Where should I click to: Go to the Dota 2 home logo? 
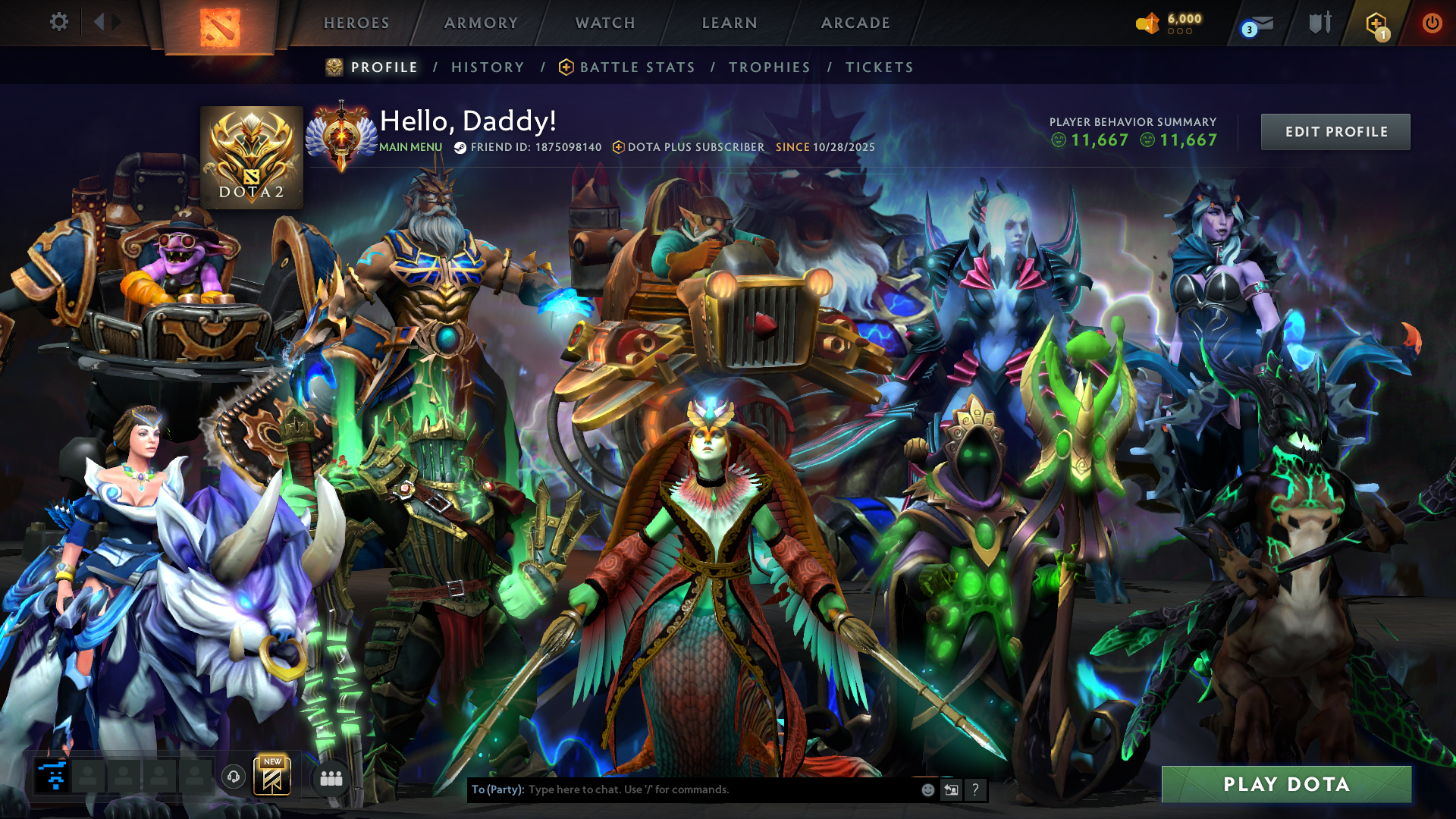(x=219, y=27)
